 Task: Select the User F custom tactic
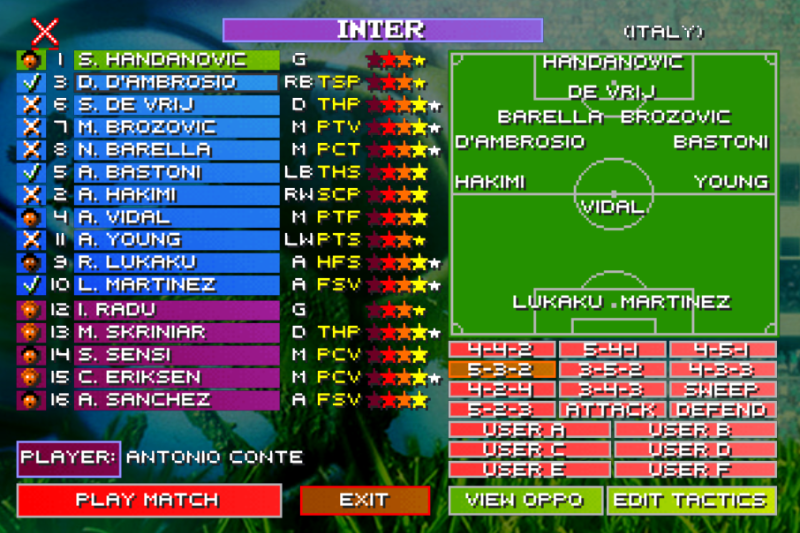[x=695, y=469]
